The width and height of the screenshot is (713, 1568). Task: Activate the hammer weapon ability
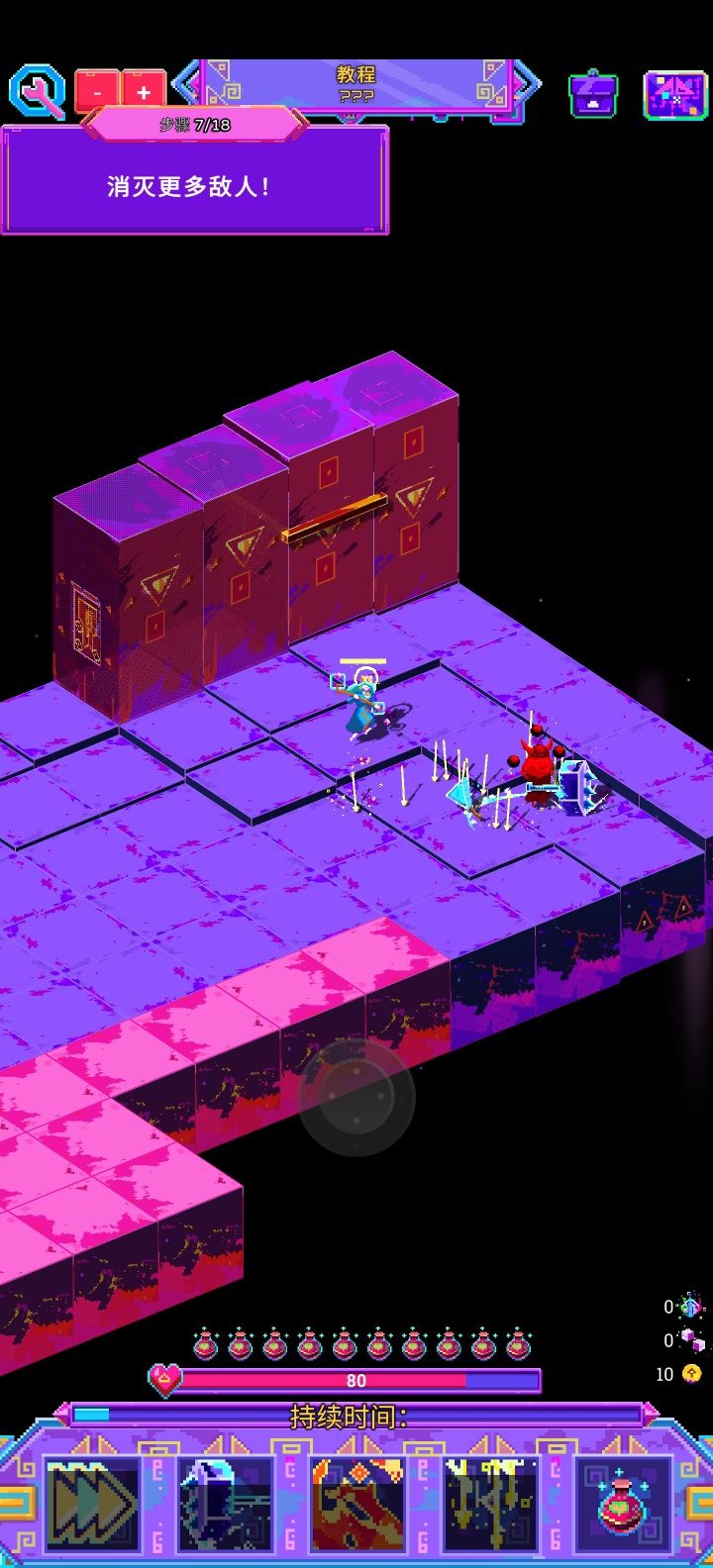[225, 1503]
